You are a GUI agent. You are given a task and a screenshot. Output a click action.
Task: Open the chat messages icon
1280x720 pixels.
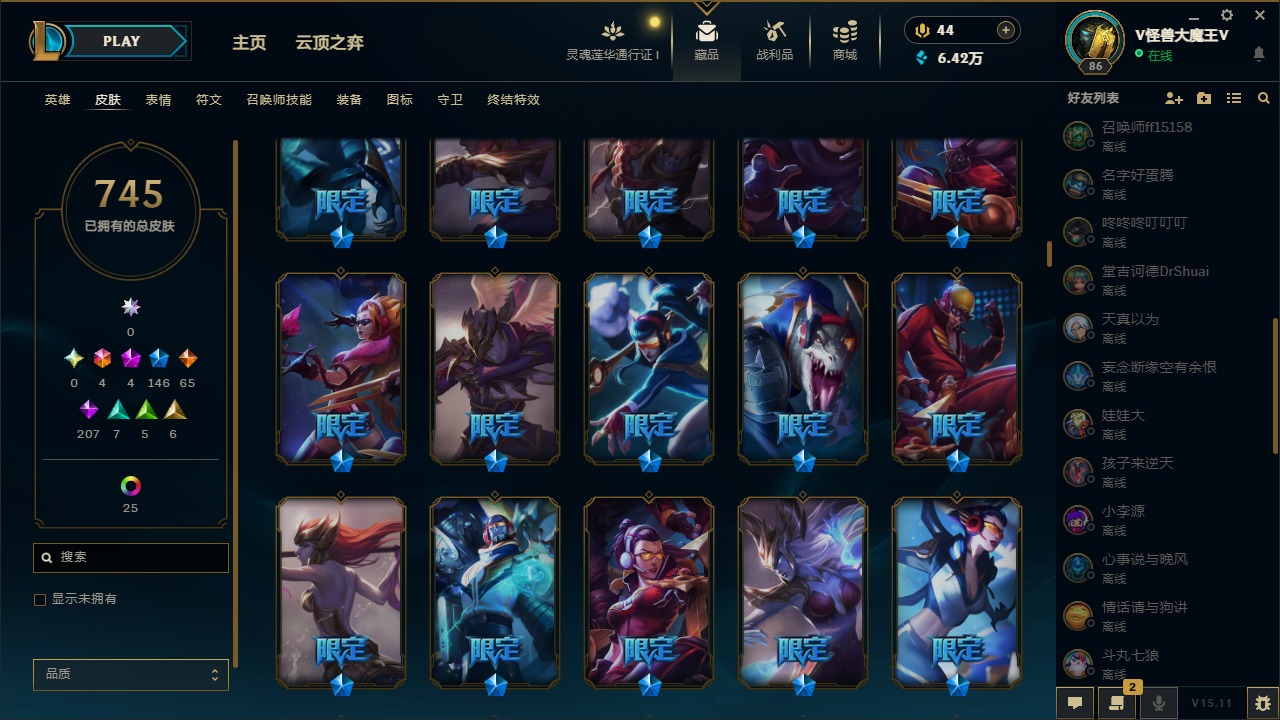point(1074,703)
